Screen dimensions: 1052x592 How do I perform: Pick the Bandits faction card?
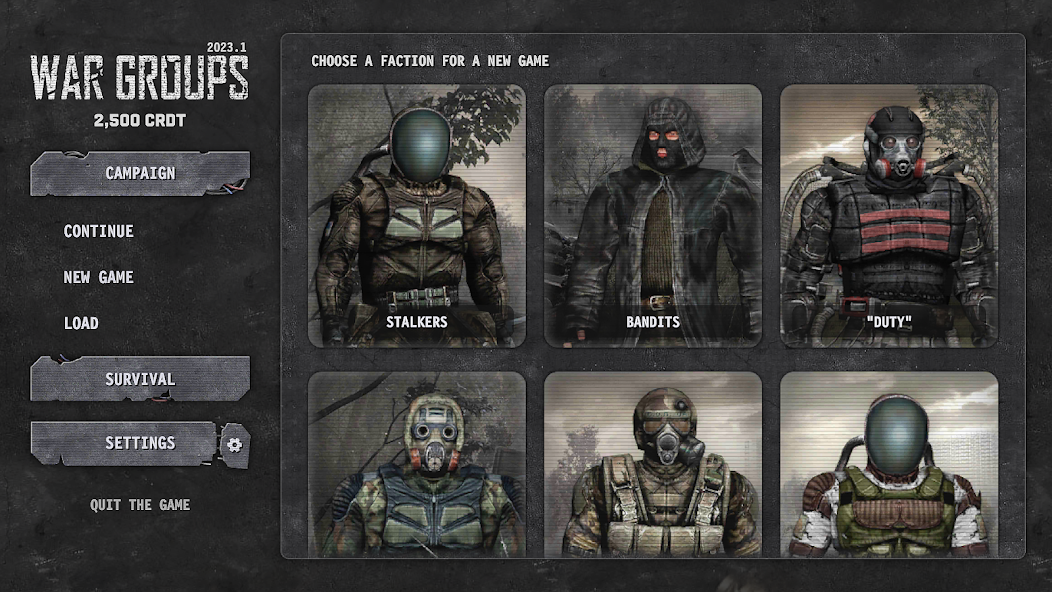click(652, 216)
